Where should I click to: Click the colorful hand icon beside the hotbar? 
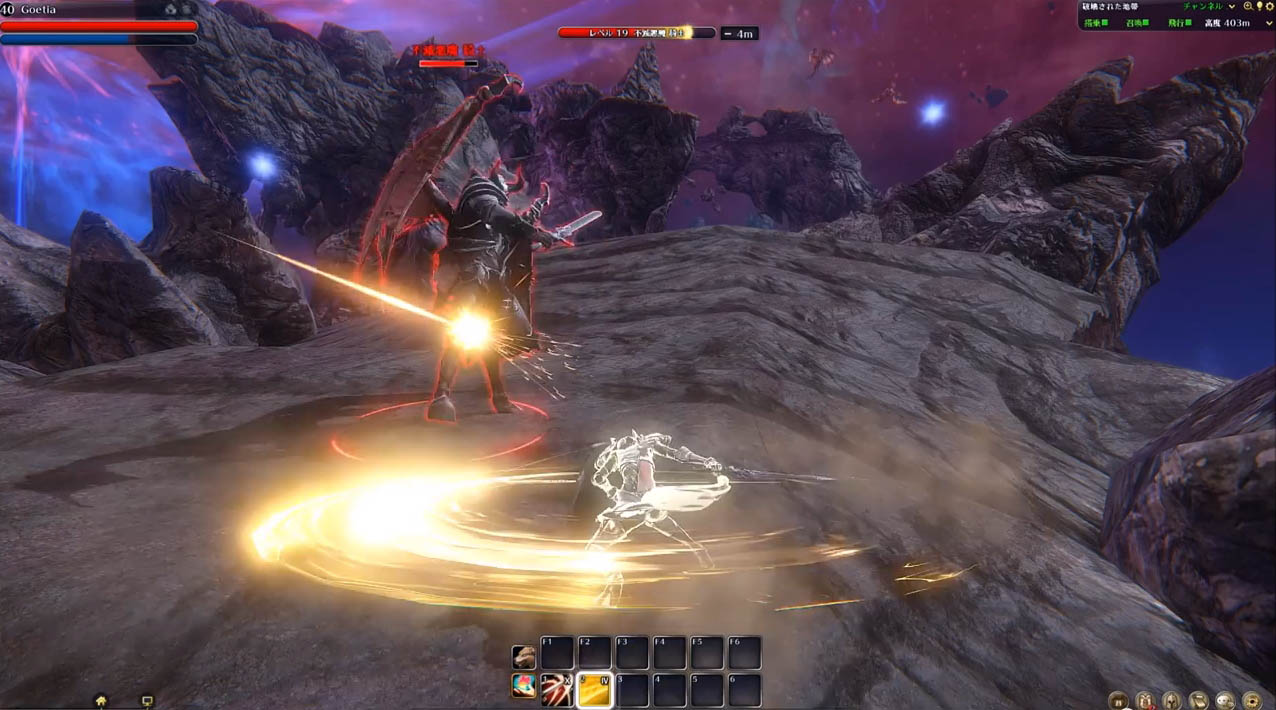523,687
